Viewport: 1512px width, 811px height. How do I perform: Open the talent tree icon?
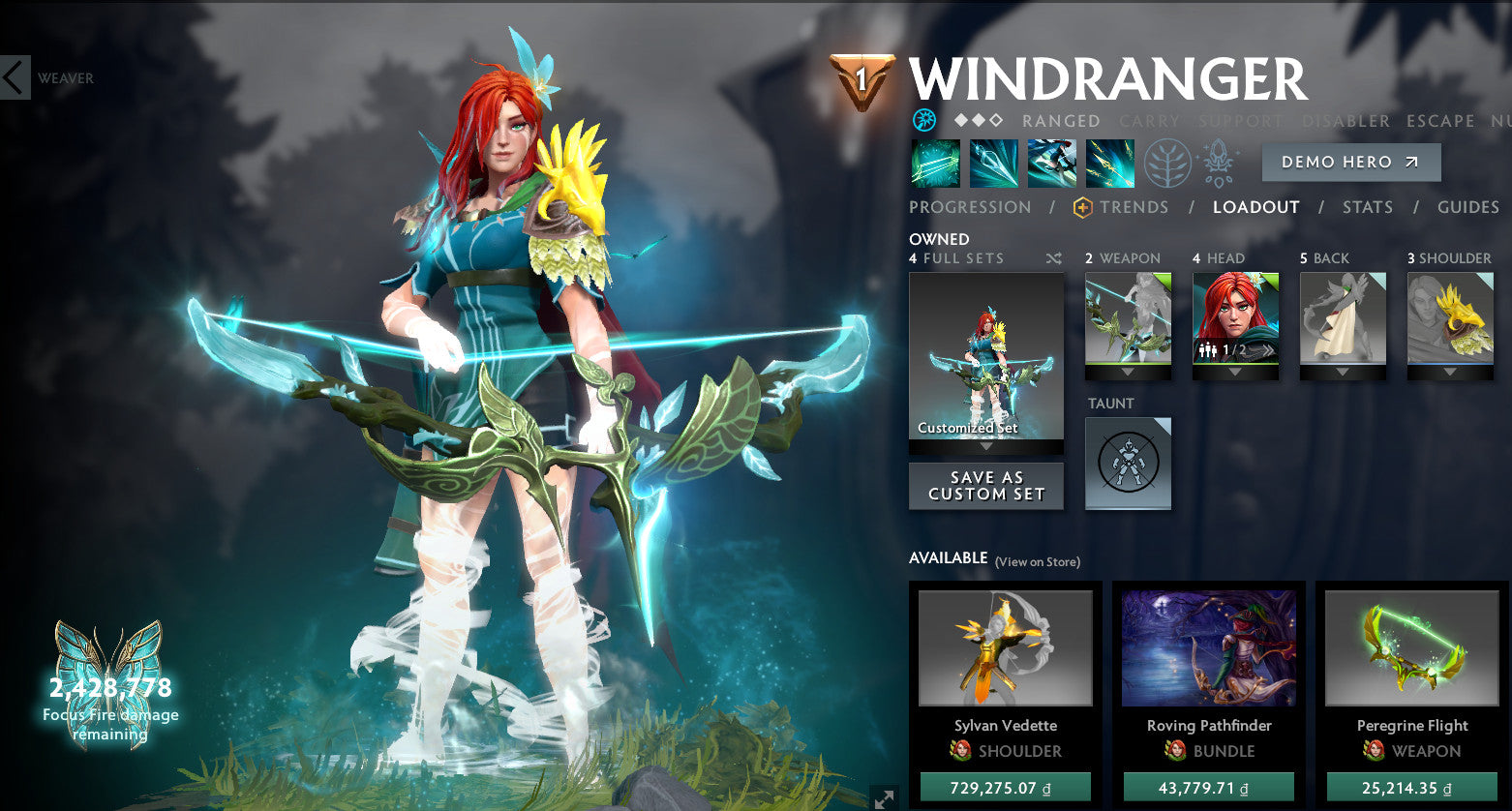tap(1169, 163)
